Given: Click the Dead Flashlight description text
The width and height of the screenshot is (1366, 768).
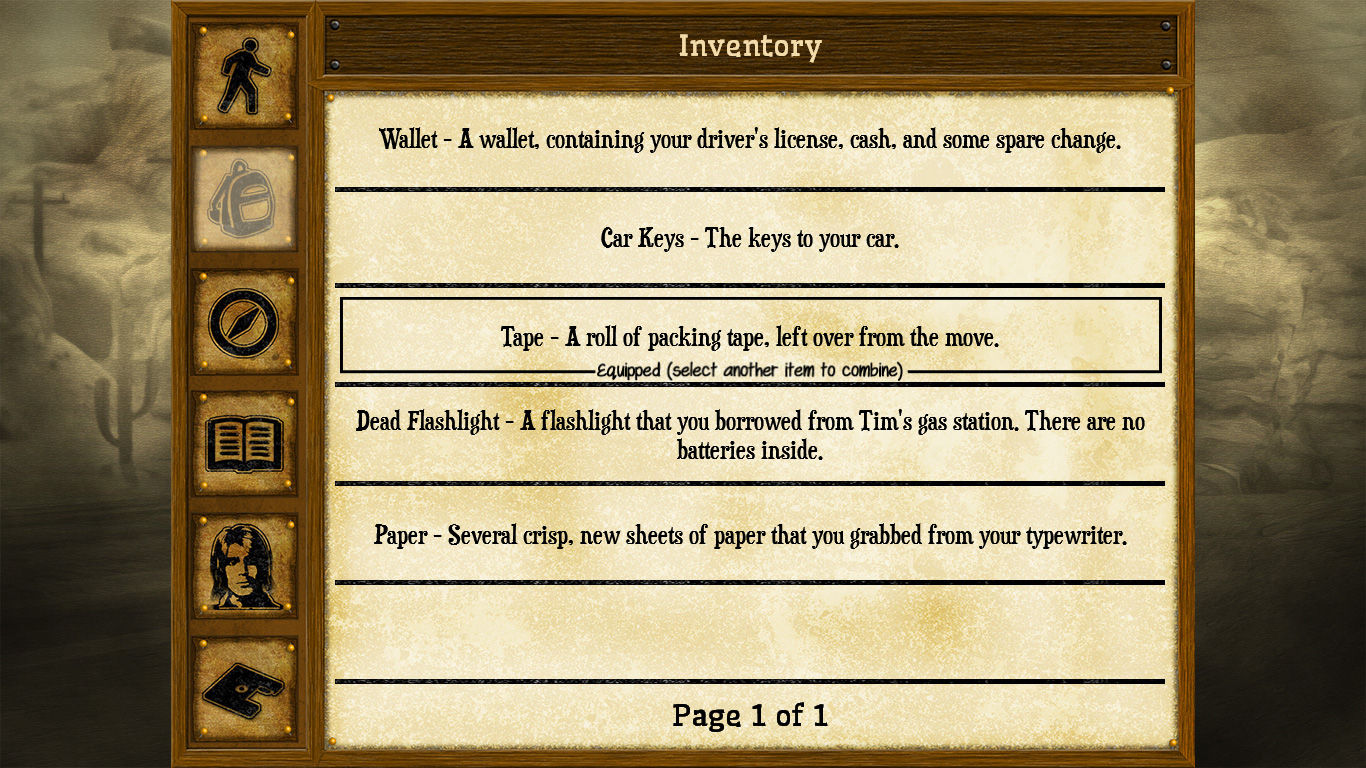Looking at the screenshot, I should [x=750, y=437].
